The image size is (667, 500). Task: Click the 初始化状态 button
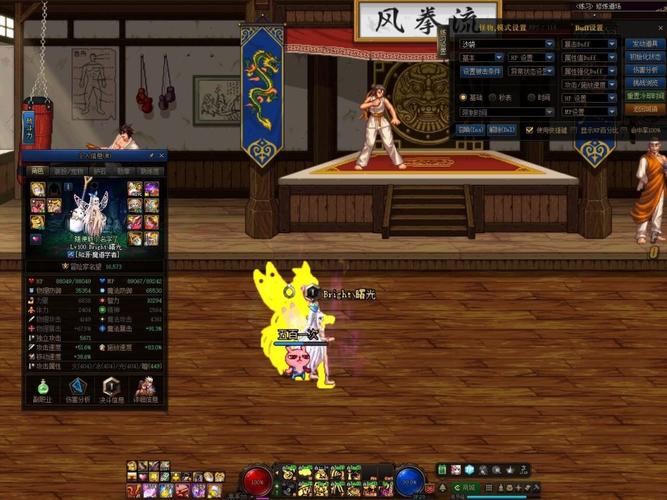tap(643, 57)
